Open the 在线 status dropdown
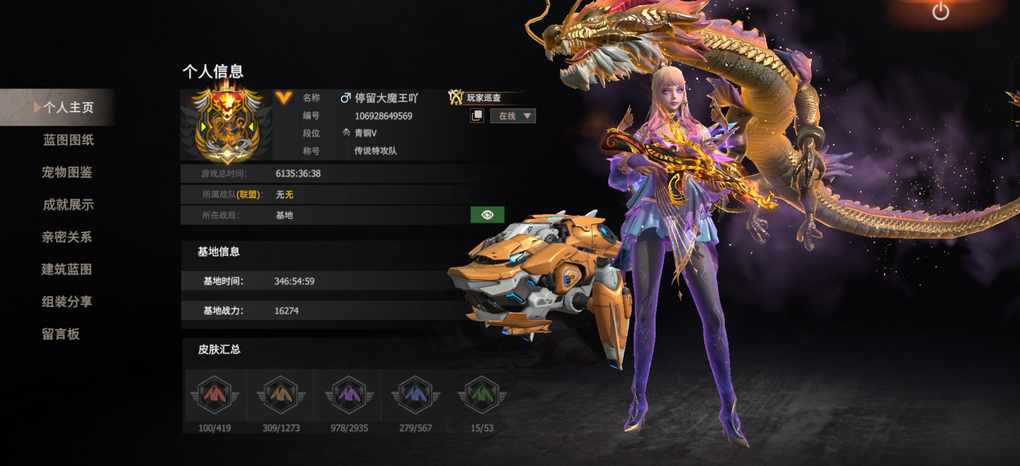The height and width of the screenshot is (466, 1020). coord(513,116)
